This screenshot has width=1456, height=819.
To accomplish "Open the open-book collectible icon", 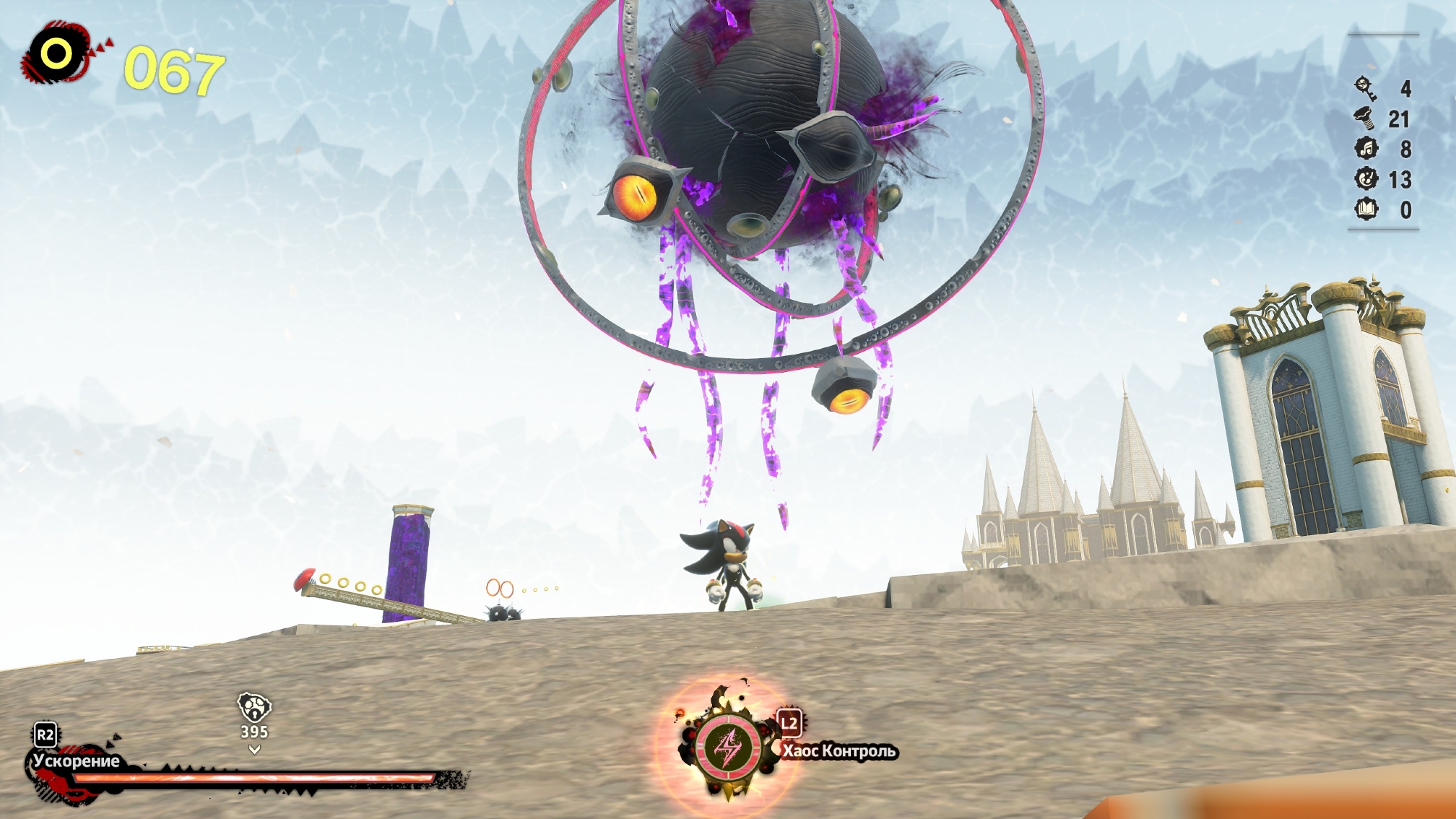I will 1366,210.
